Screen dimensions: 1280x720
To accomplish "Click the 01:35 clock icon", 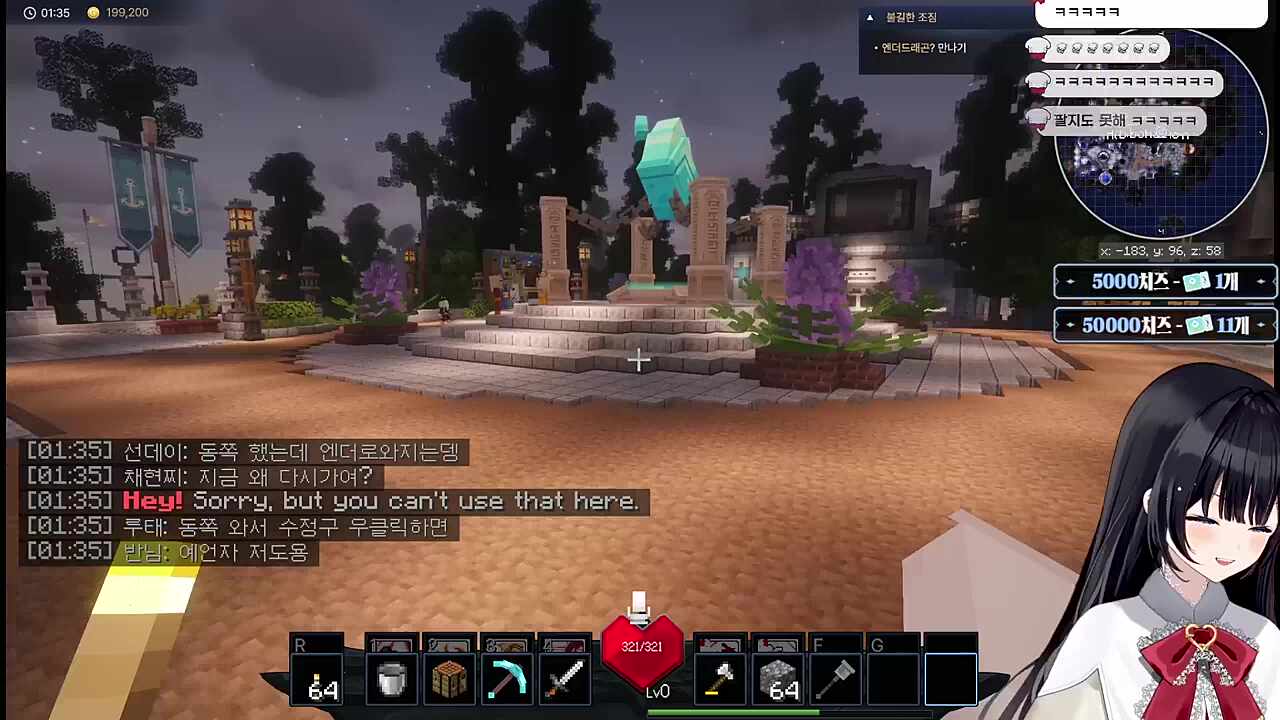I will pos(29,13).
